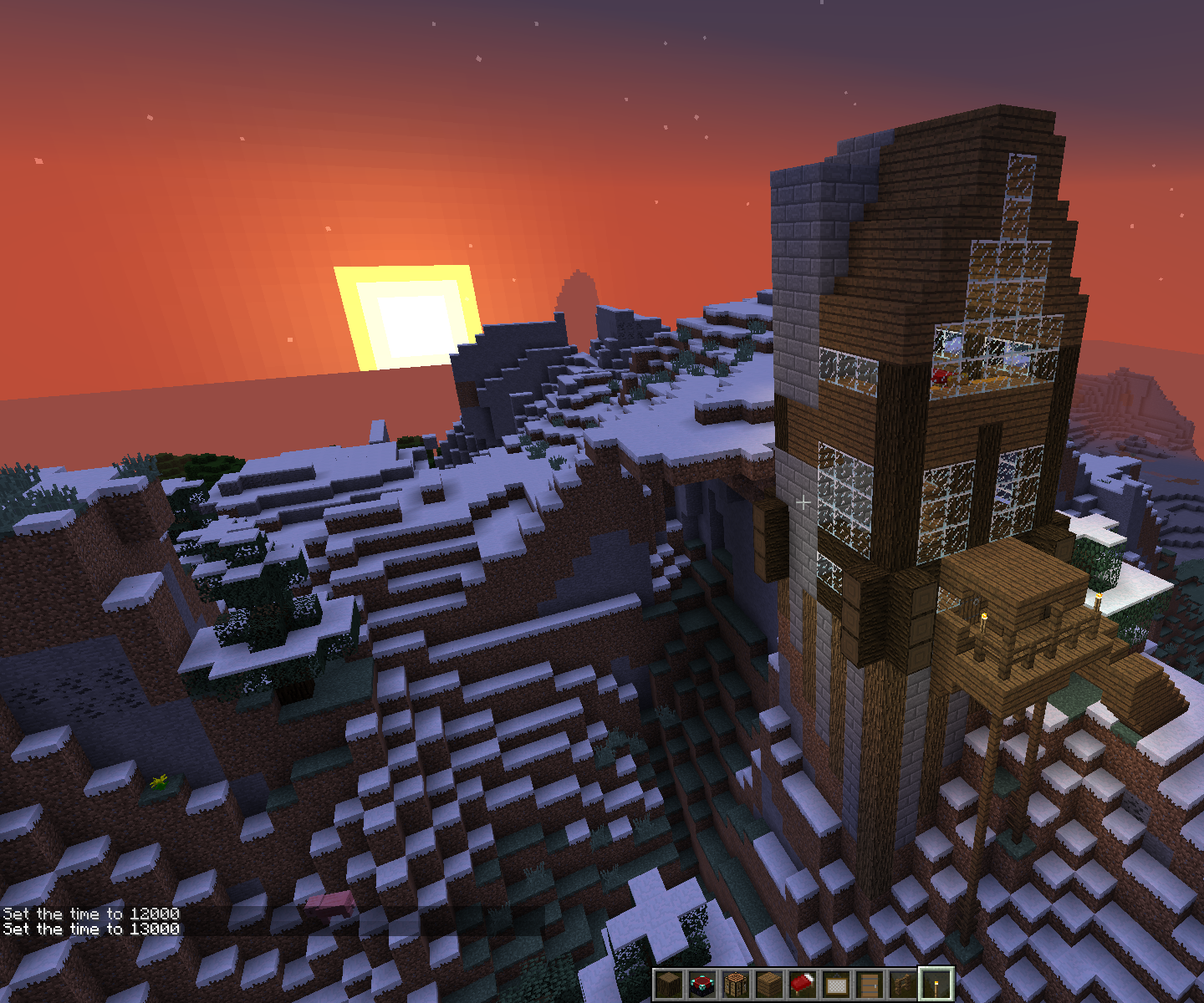Choose the crafting table slot
Viewport: 1204px width, 1003px height.
click(736, 985)
